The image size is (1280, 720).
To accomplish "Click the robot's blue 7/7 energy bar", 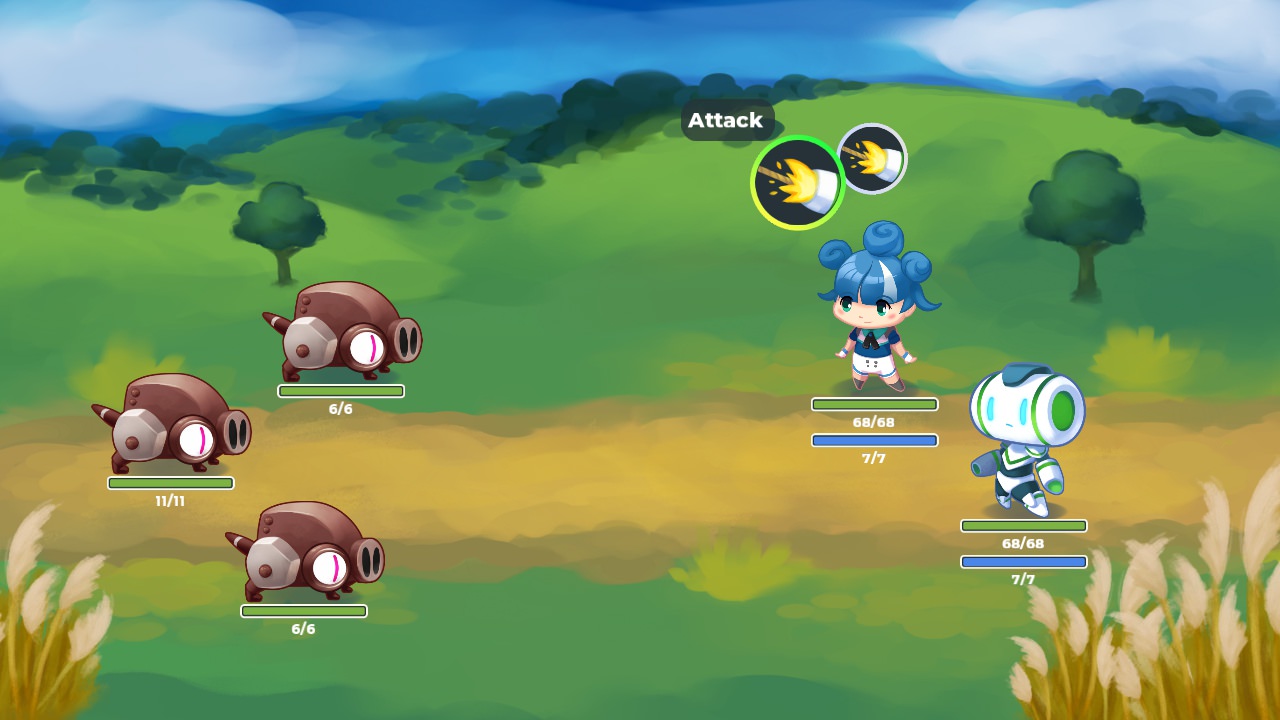I will (x=1024, y=561).
